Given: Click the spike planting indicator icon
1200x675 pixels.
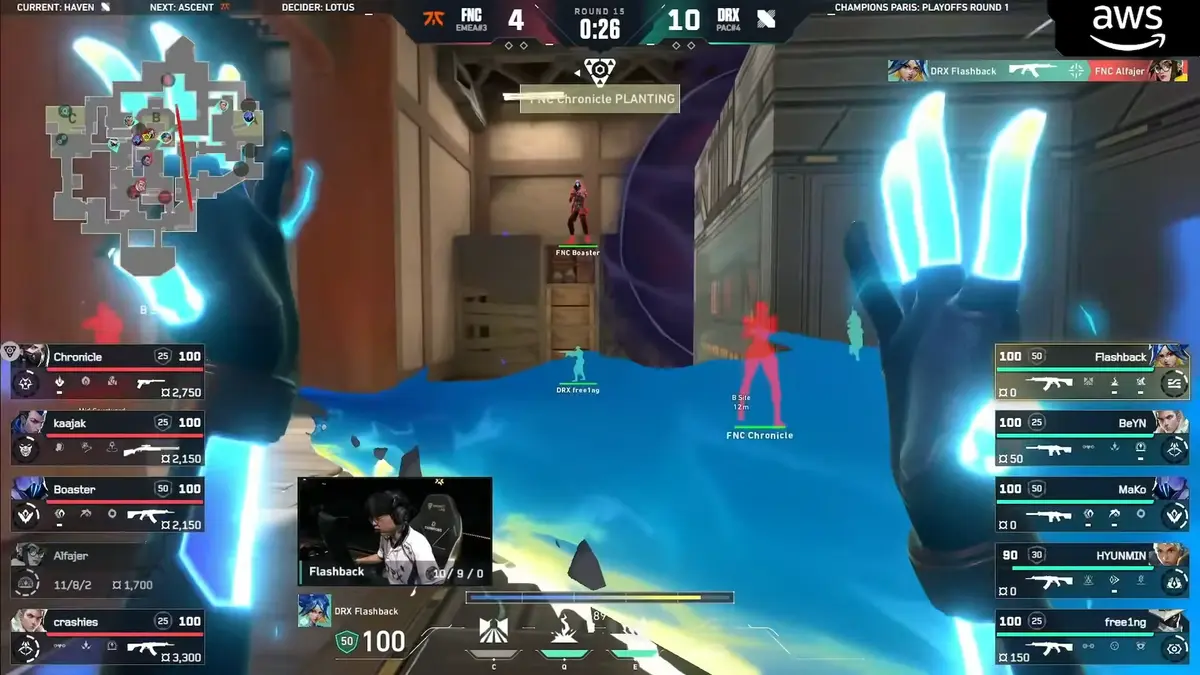Looking at the screenshot, I should (x=599, y=70).
